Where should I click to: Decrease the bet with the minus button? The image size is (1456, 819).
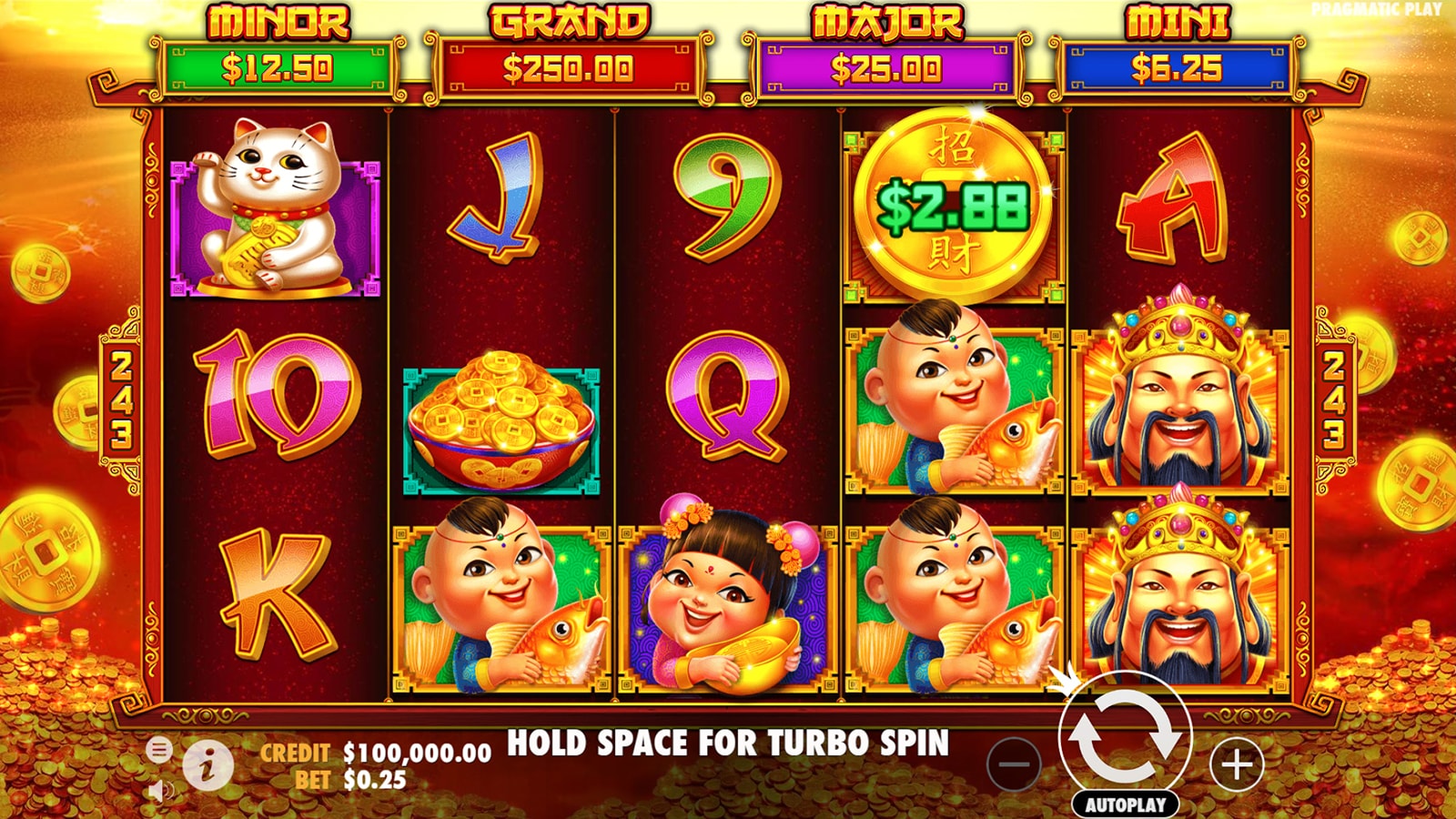(1014, 764)
